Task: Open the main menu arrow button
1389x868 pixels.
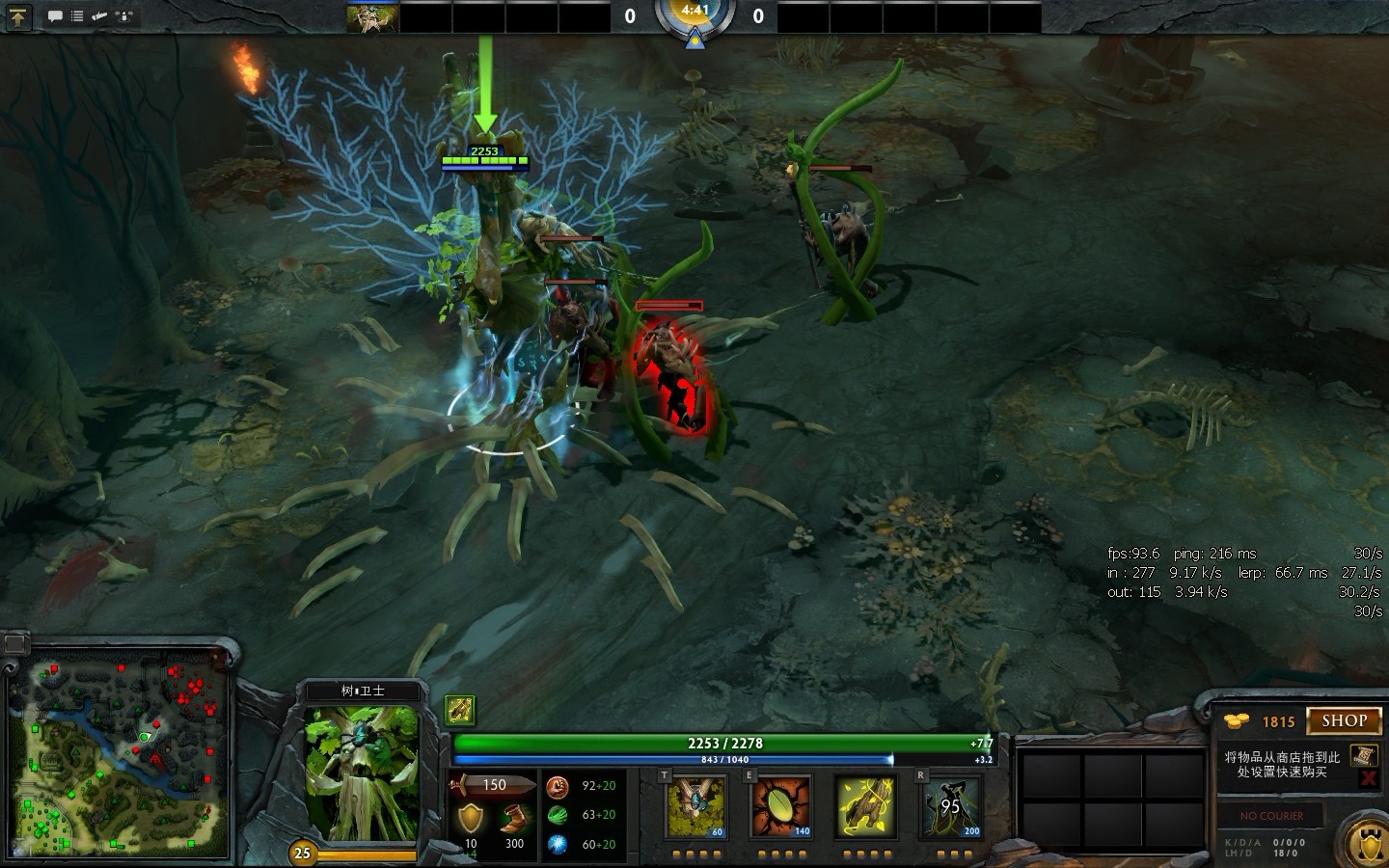Action: pos(18,16)
